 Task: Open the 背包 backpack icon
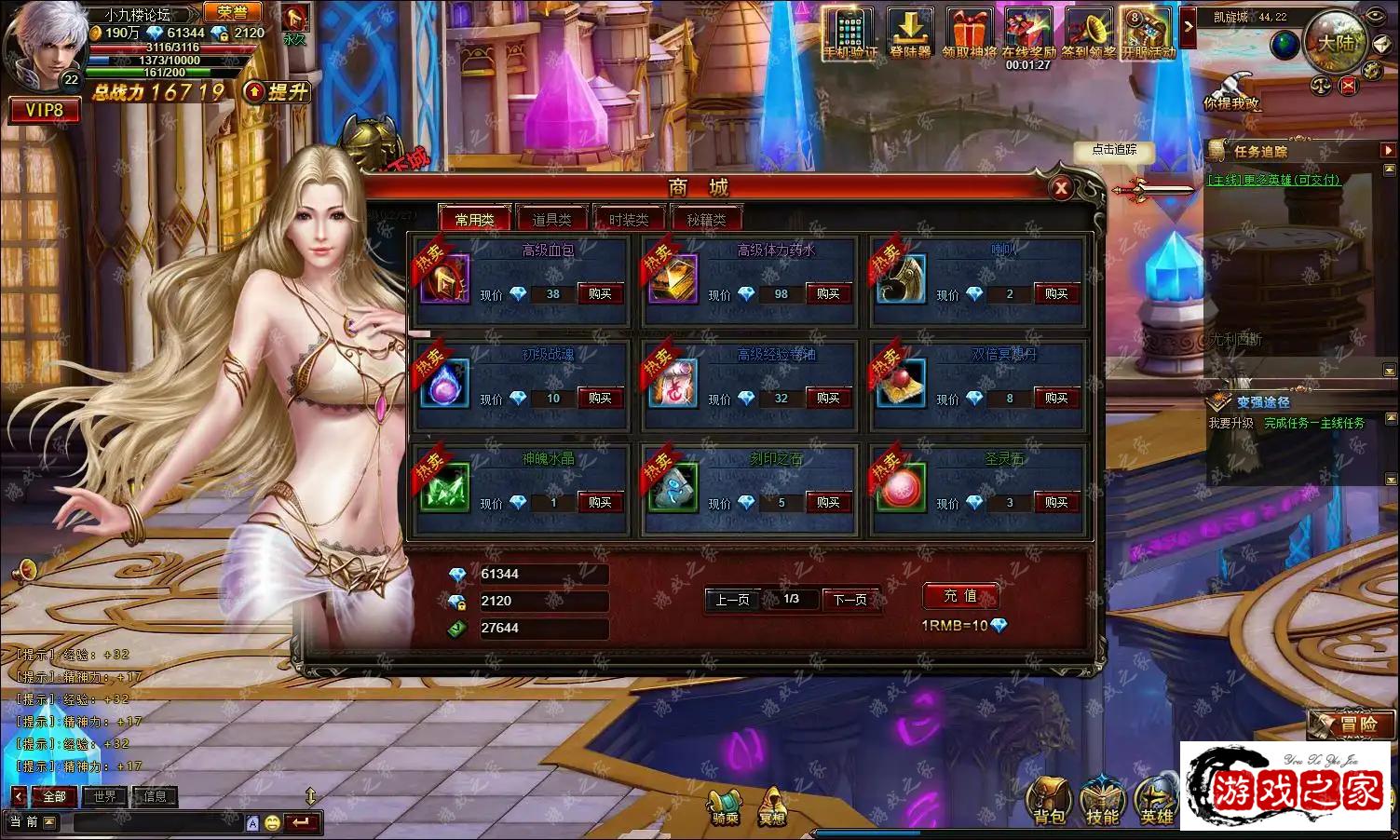[1049, 801]
